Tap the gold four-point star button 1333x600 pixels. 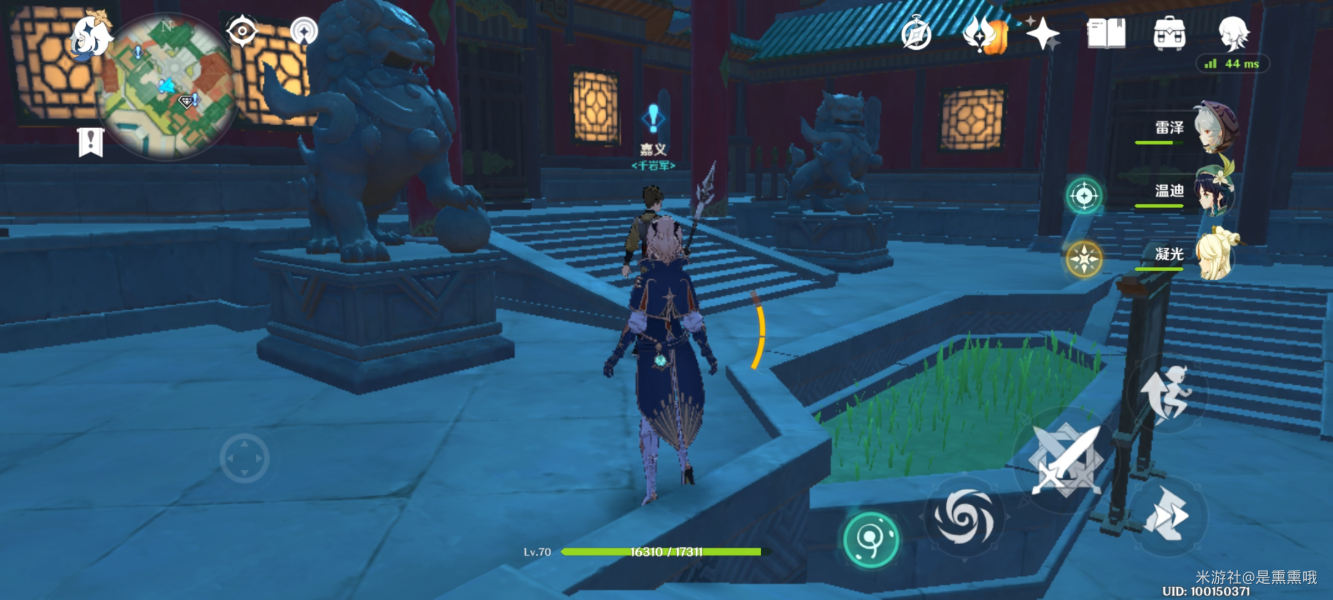tap(1083, 259)
